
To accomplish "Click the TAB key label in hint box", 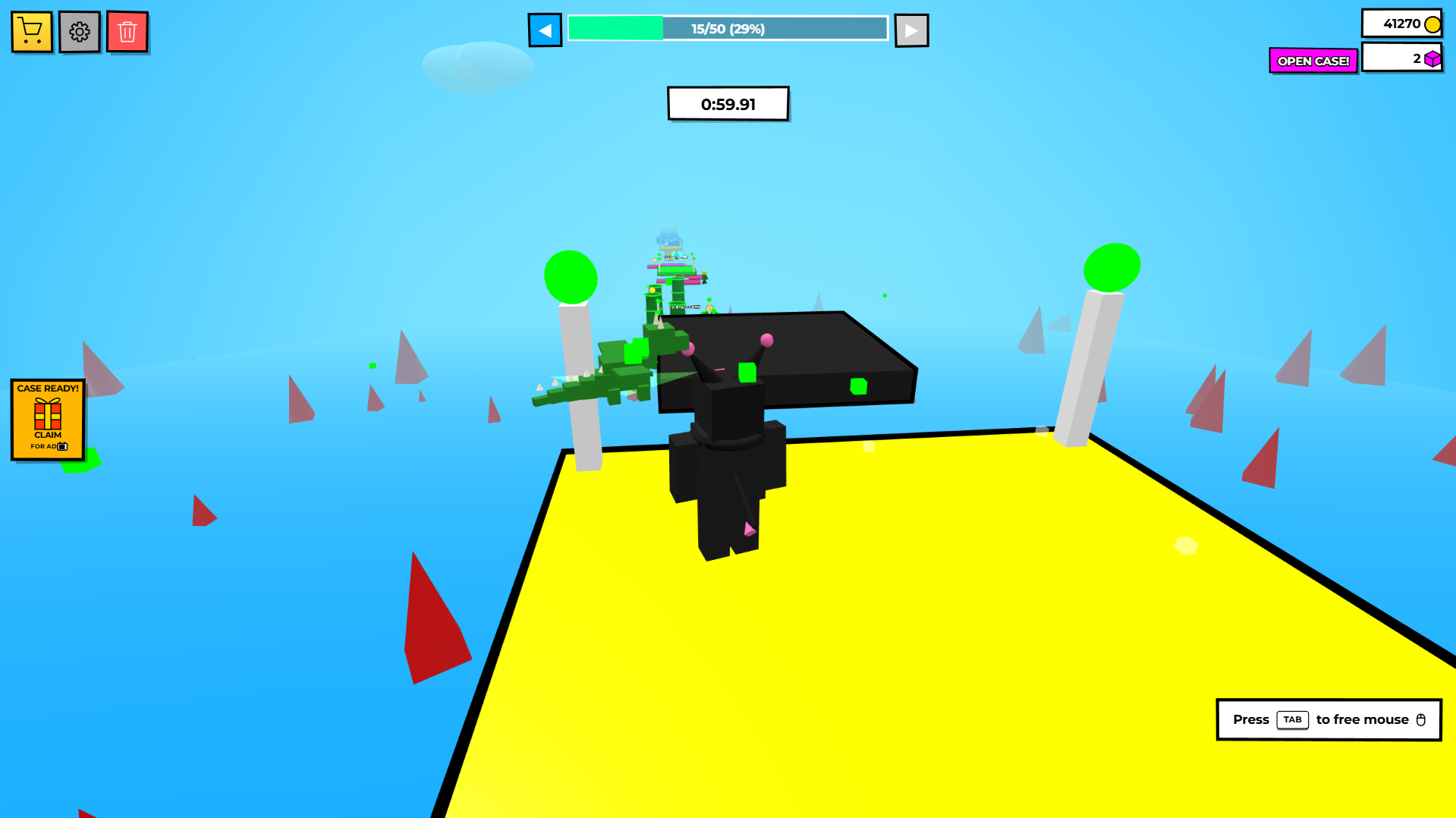I will (x=1292, y=720).
